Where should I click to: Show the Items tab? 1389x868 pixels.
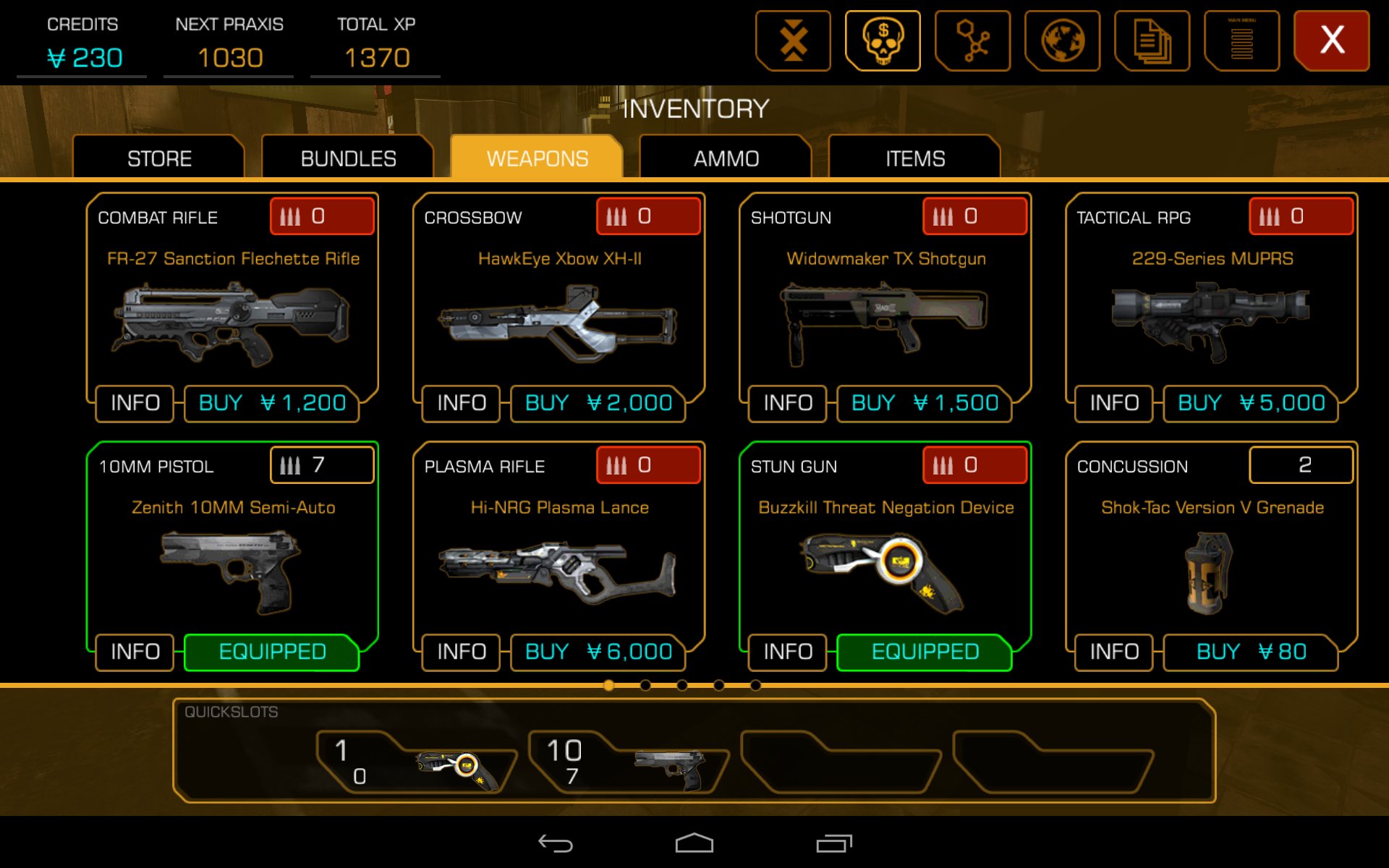(915, 158)
